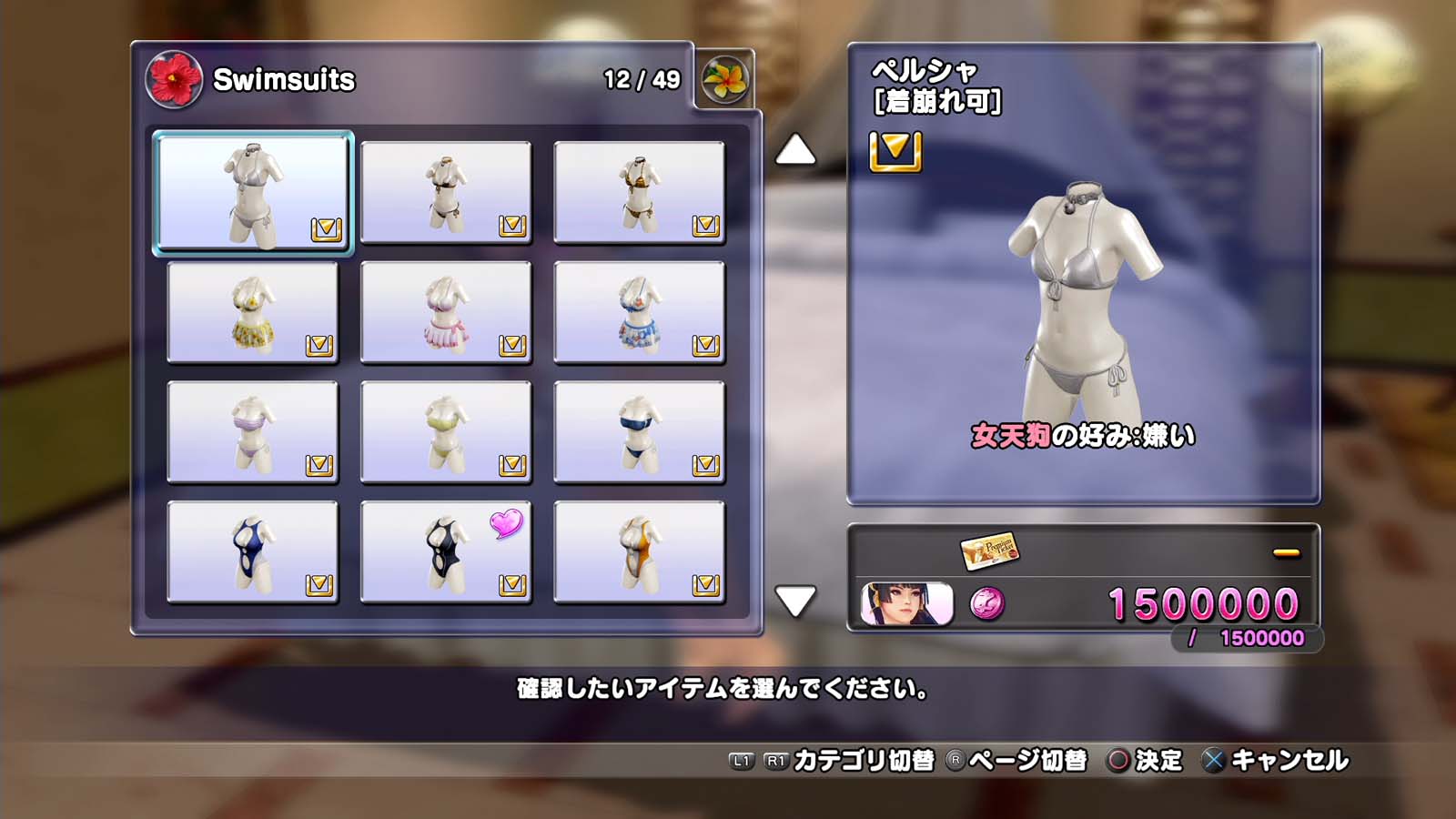Pick the gold leopard bikini tile
This screenshot has width=1456, height=819.
click(x=639, y=192)
